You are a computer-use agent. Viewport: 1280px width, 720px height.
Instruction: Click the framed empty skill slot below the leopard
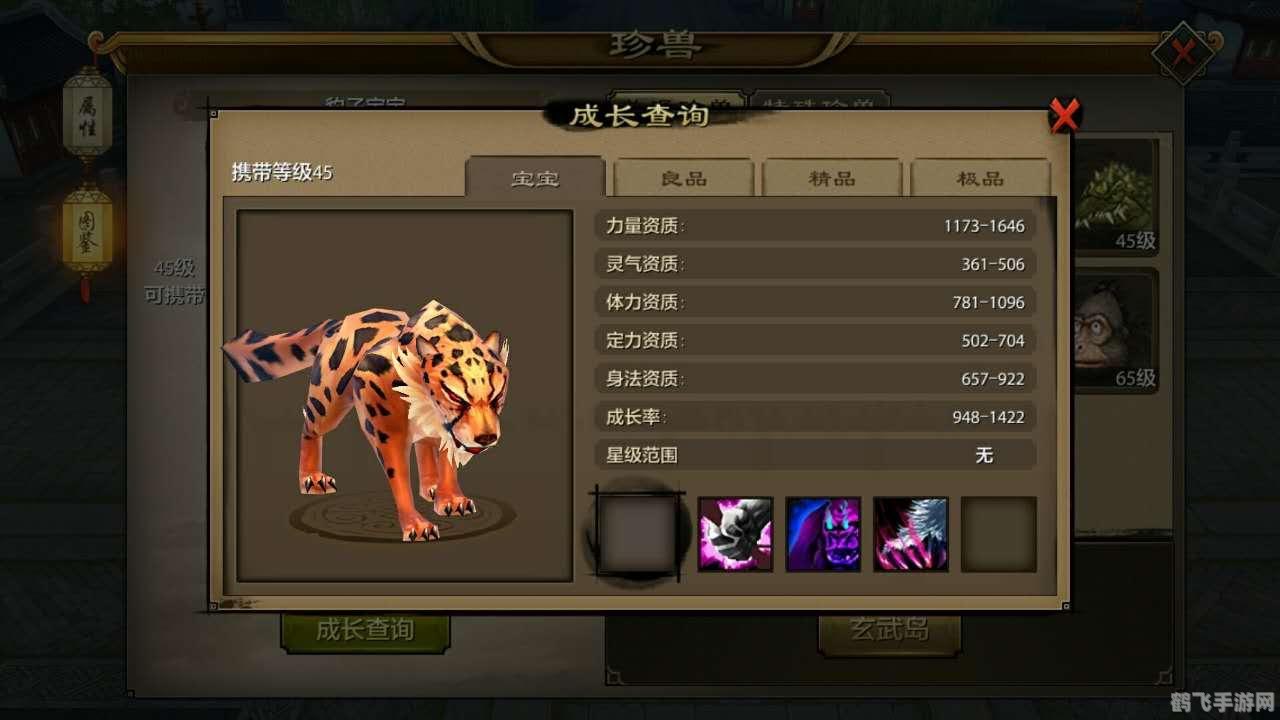637,533
